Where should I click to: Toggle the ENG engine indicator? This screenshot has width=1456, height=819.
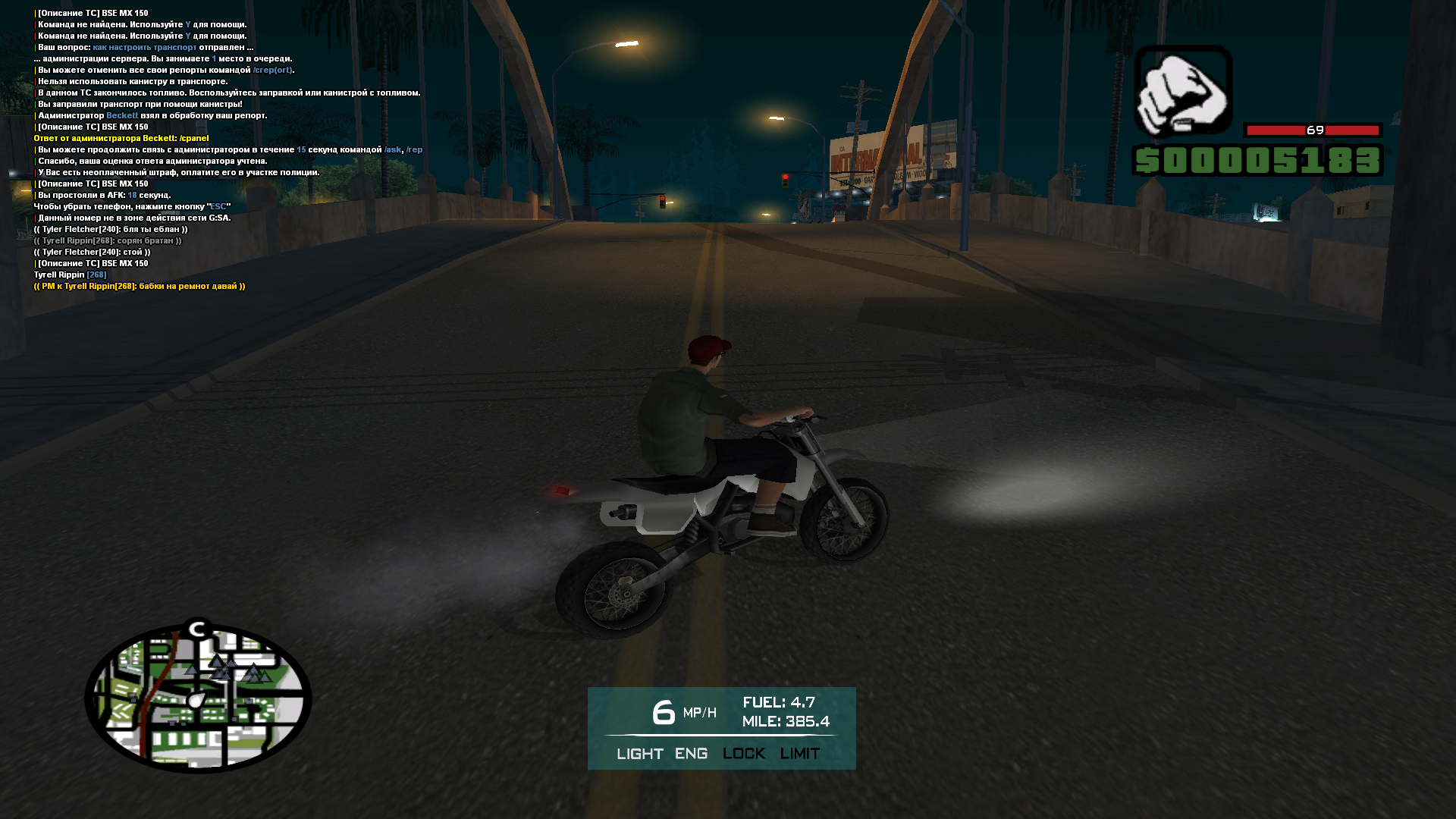point(691,754)
